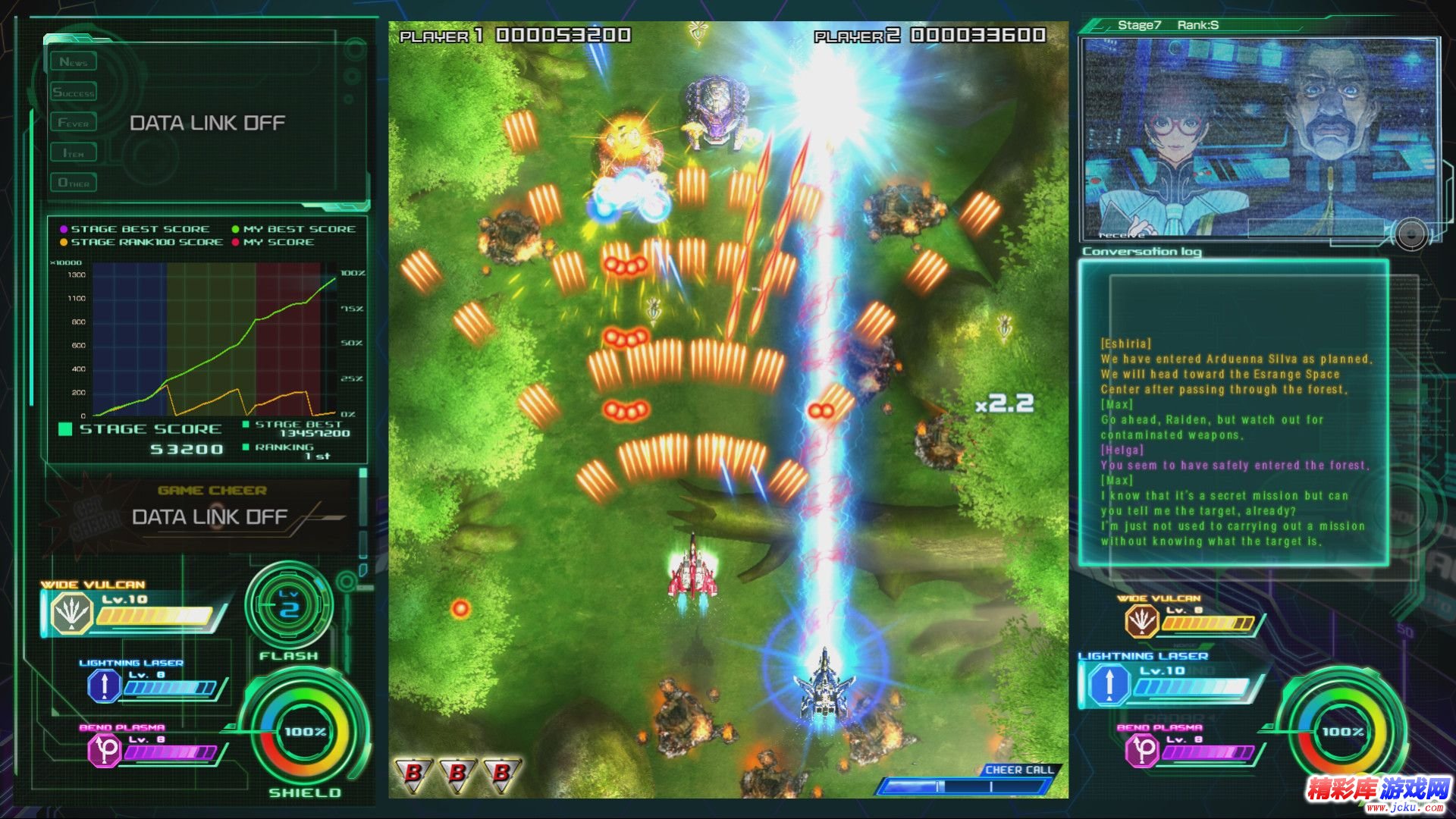Select the Wide Vulcan Lv.10 weapon icon

[71, 613]
